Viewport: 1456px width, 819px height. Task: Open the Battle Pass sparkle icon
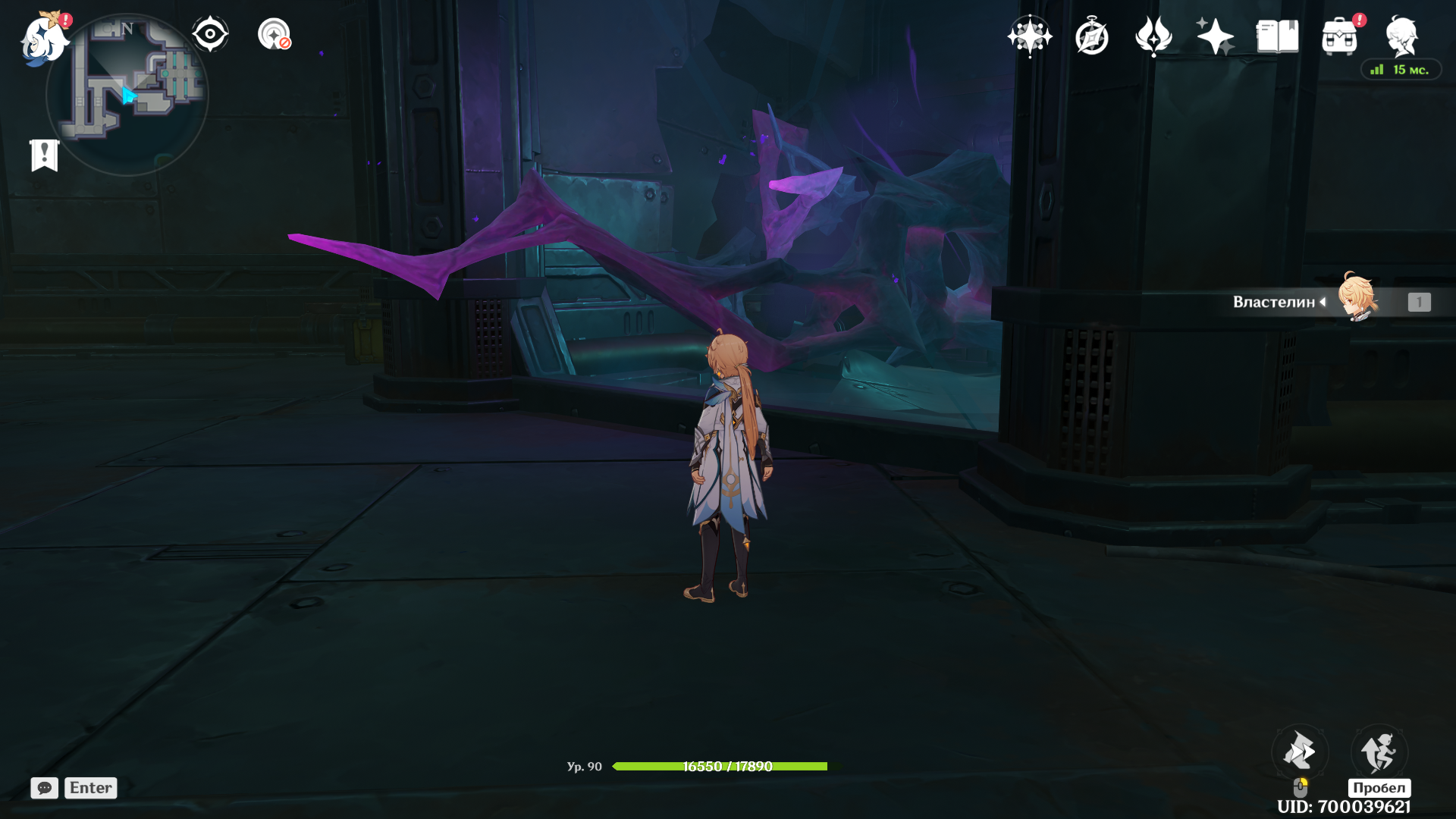pos(1215,36)
